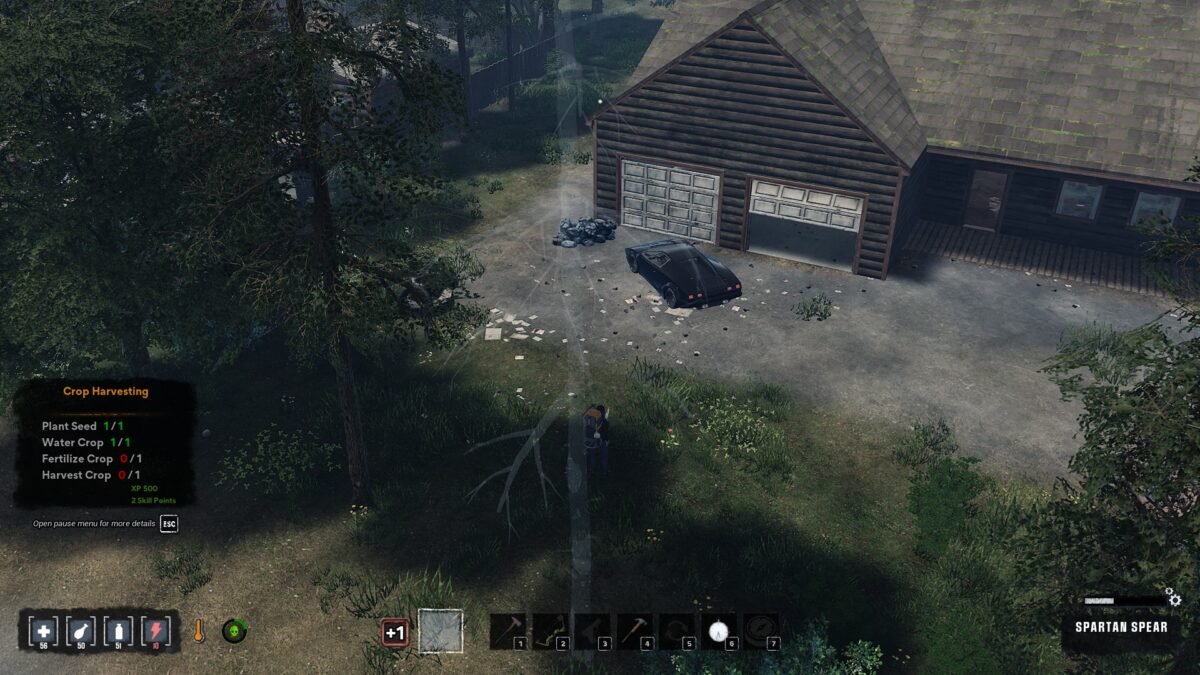1200x675 pixels.
Task: Open the Crop Harvesting quest tracker
Action: click(105, 392)
